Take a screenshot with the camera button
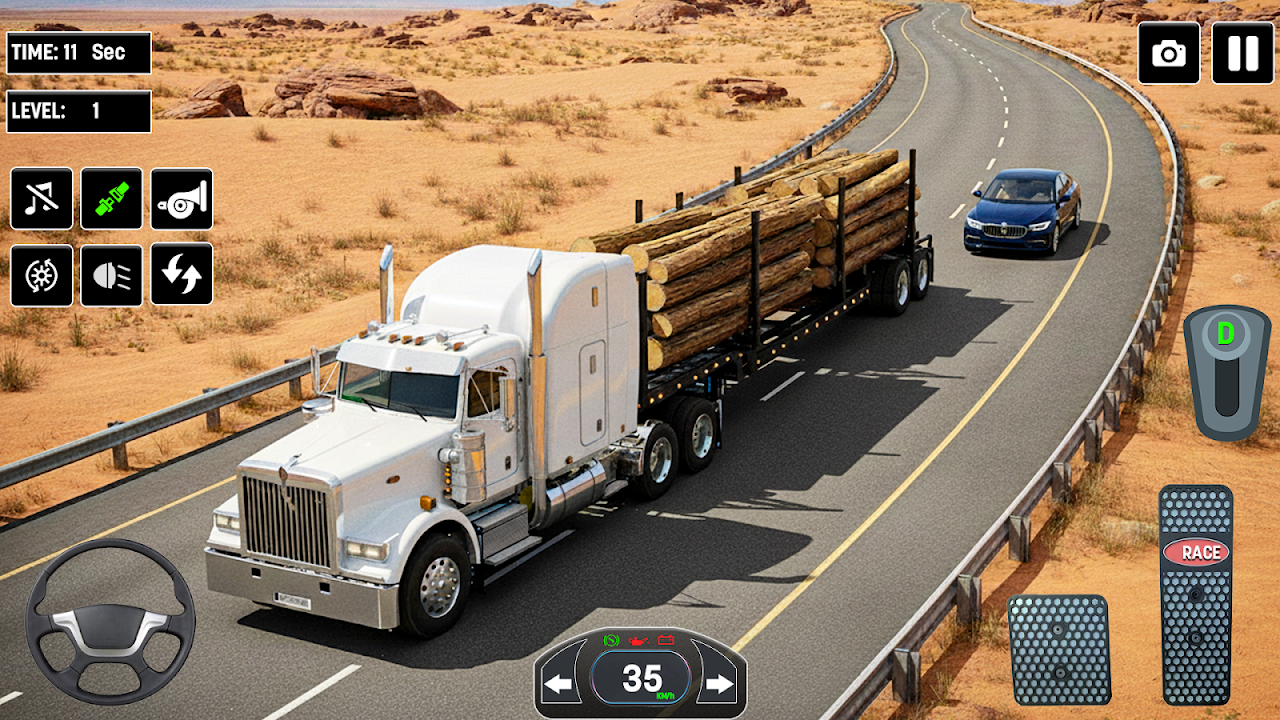Image resolution: width=1280 pixels, height=720 pixels. (1169, 53)
